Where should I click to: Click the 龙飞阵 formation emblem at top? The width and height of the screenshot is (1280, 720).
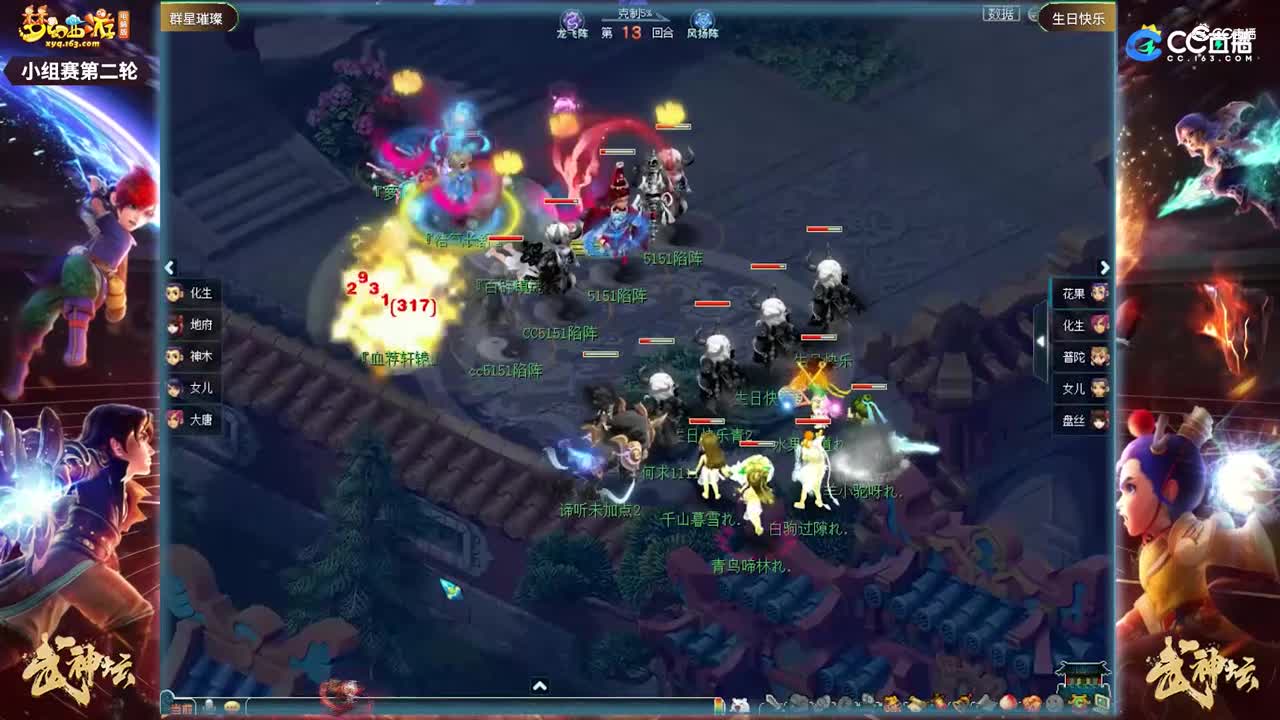click(x=573, y=19)
